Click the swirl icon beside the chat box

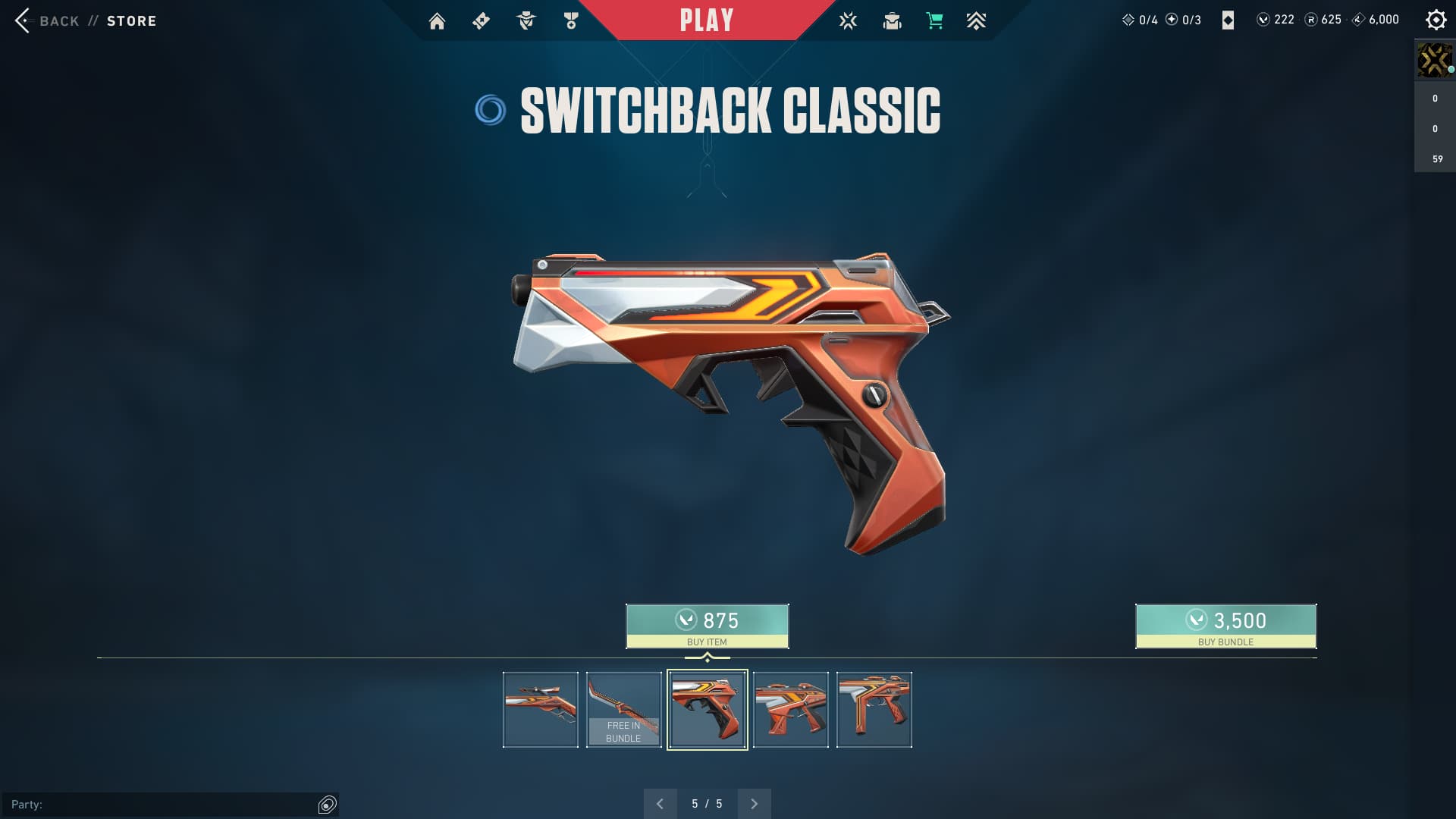[x=327, y=805]
